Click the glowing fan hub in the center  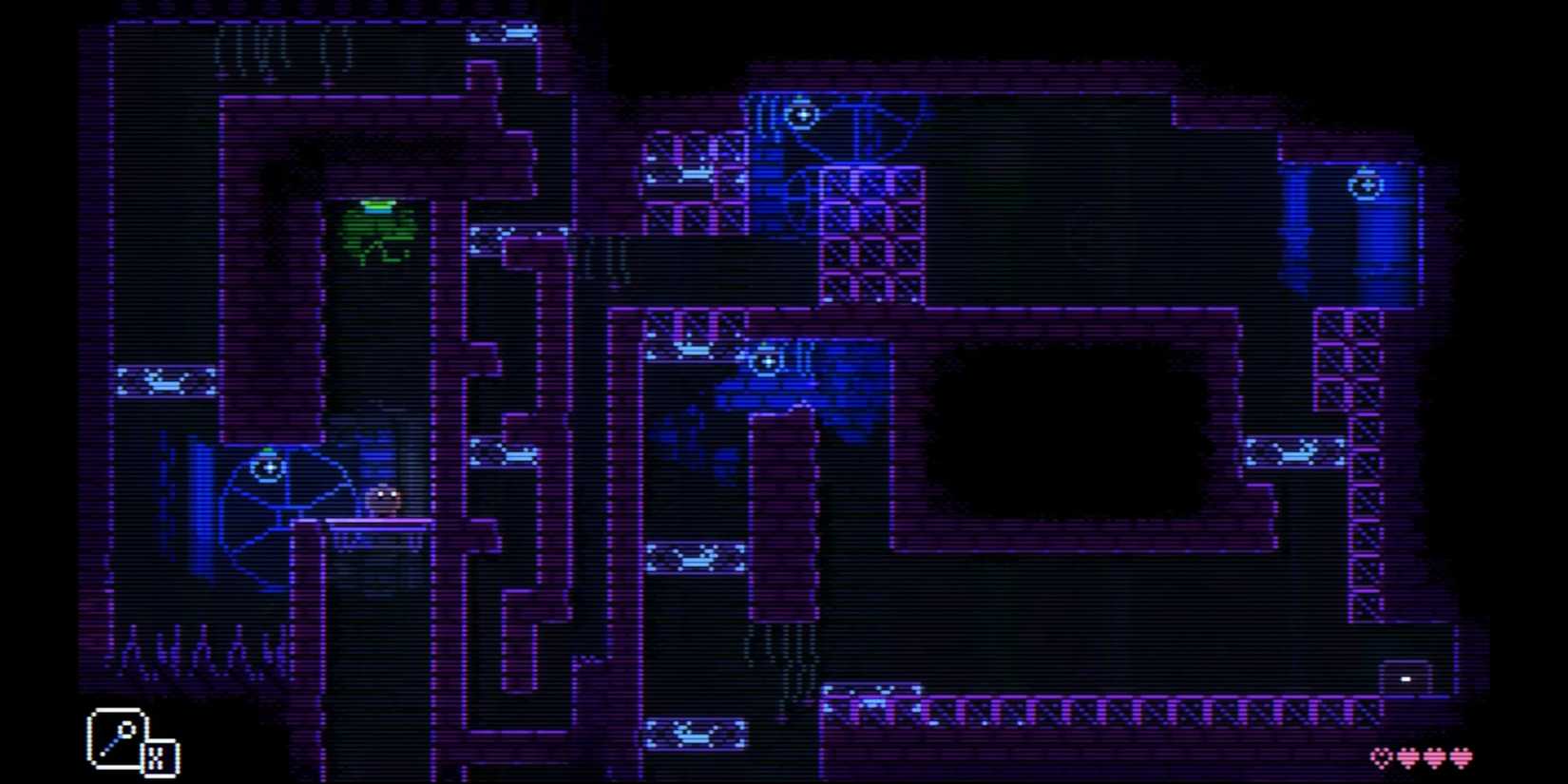[768, 361]
